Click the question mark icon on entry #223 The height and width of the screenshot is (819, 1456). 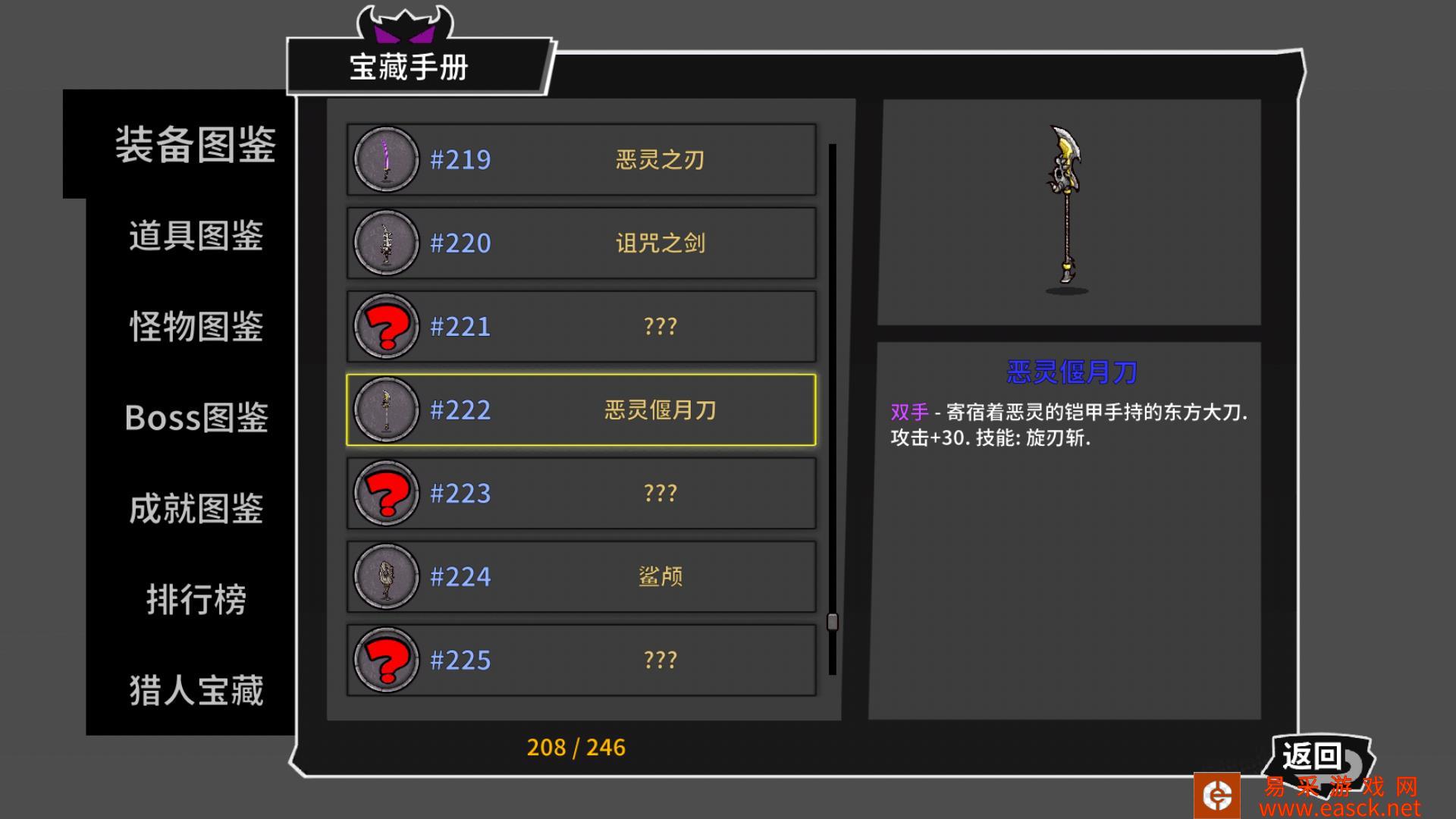click(x=384, y=493)
